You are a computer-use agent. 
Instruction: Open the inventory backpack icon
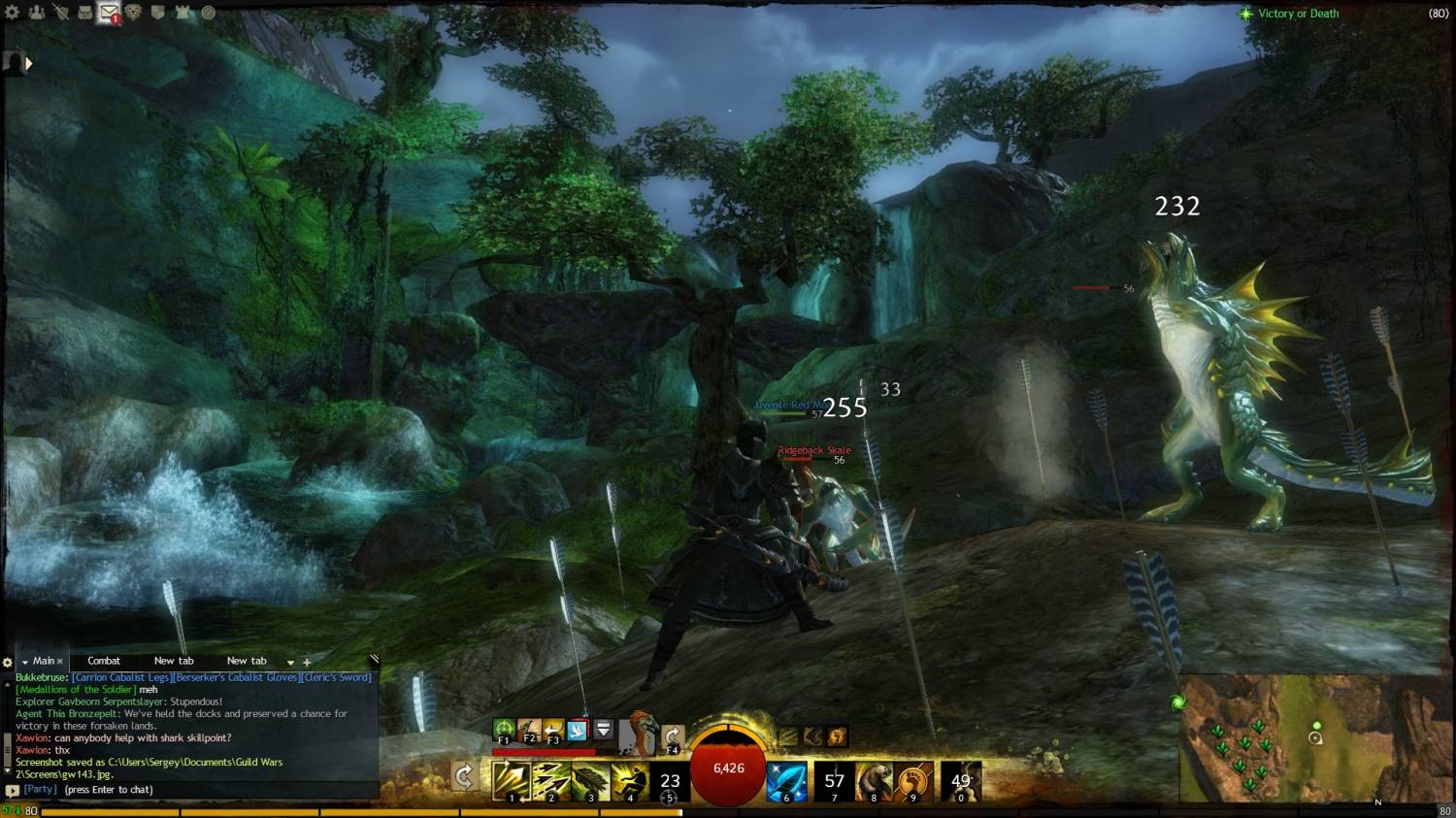(x=84, y=14)
